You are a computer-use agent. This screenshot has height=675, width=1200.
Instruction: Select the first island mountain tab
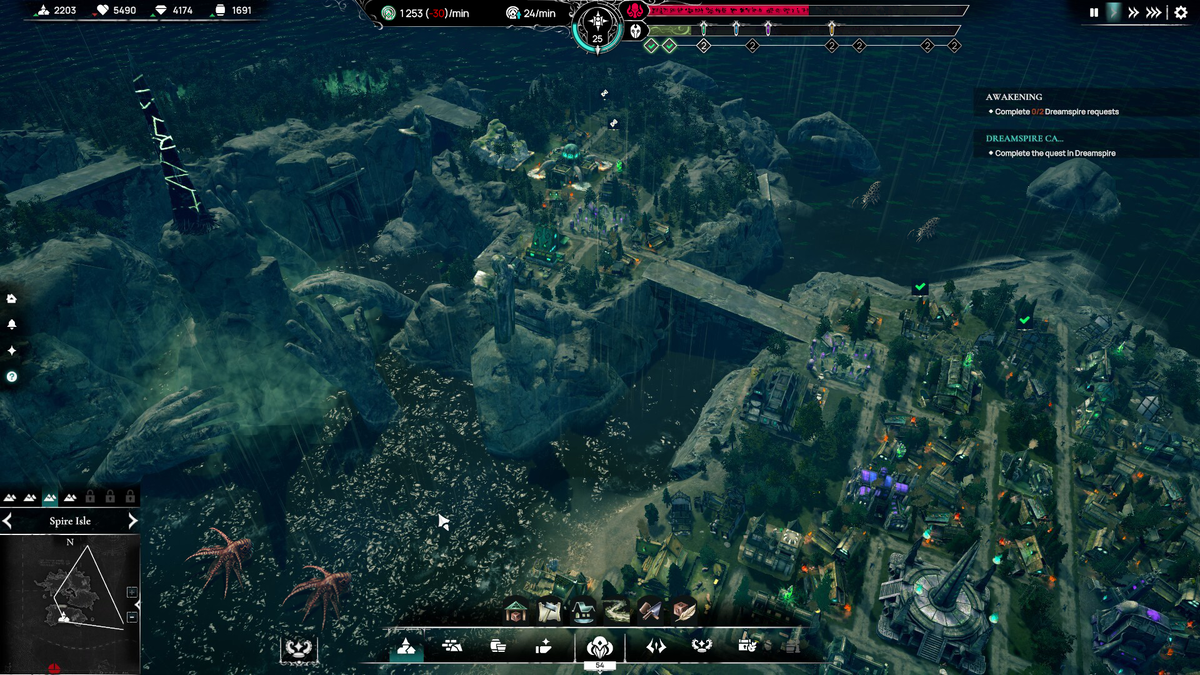[x=11, y=497]
